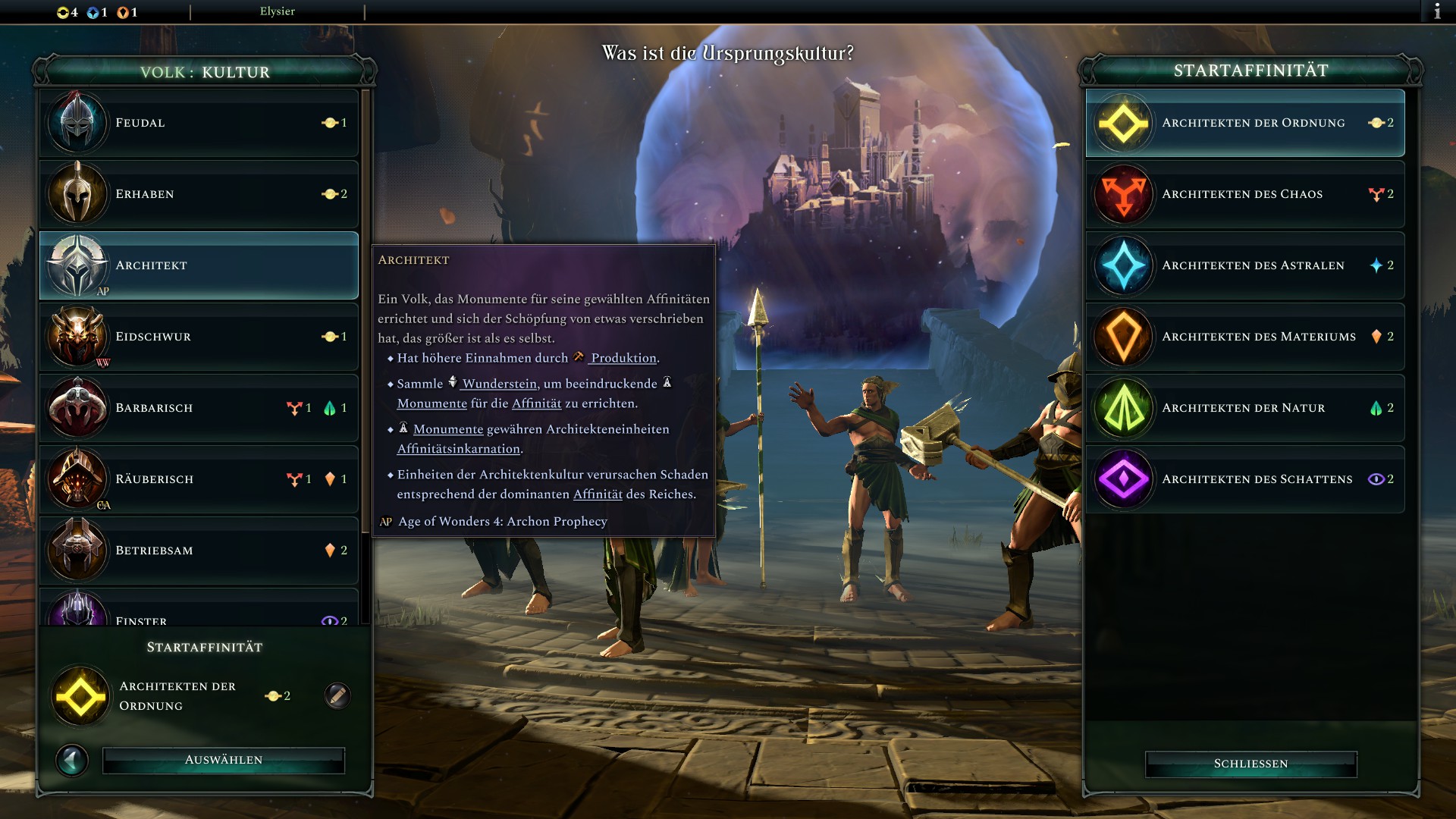The height and width of the screenshot is (819, 1456).
Task: Pick Architekten des Astralen affinity
Action: point(1245,265)
